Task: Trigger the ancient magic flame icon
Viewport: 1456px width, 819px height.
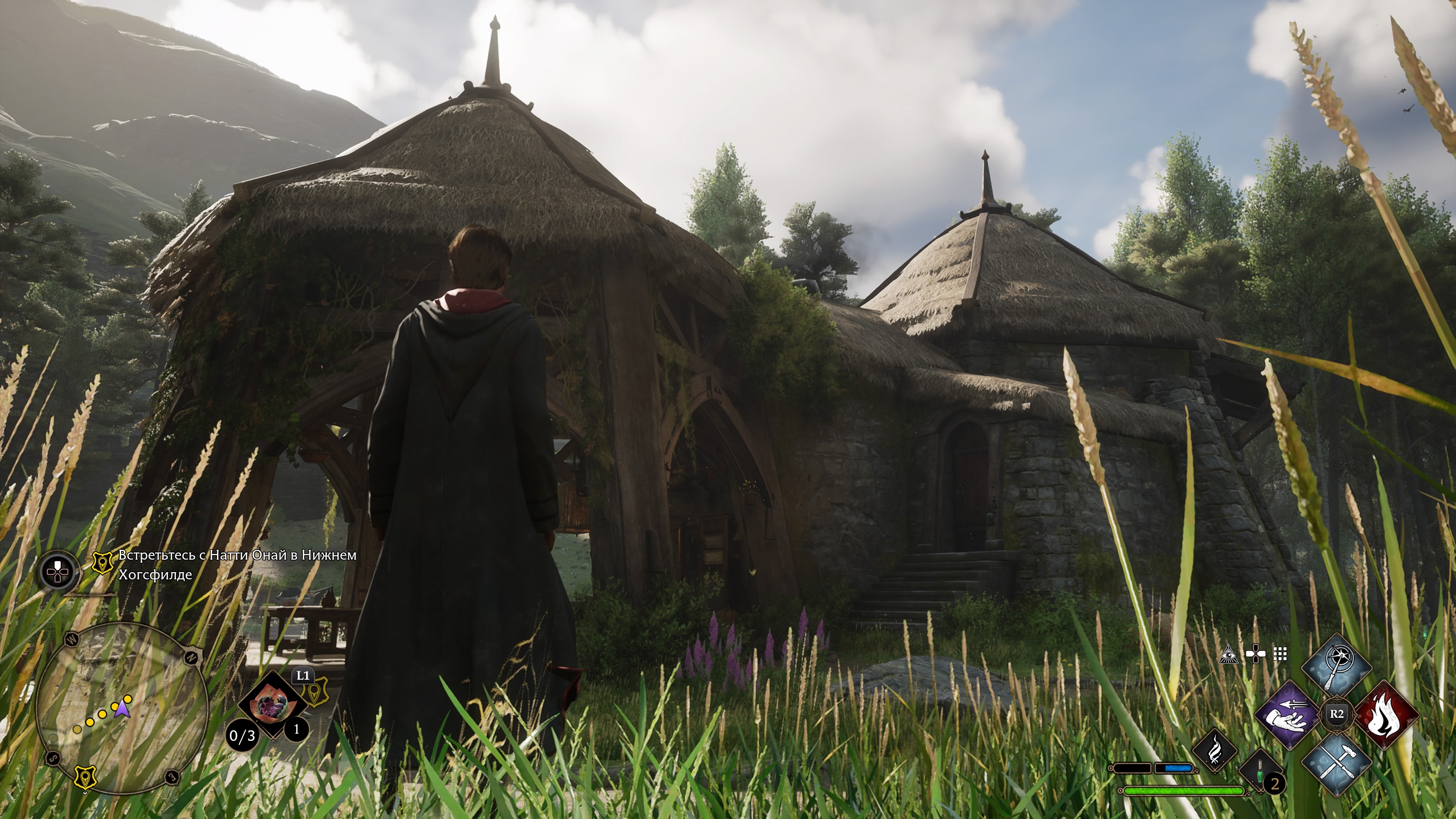Action: click(1214, 751)
